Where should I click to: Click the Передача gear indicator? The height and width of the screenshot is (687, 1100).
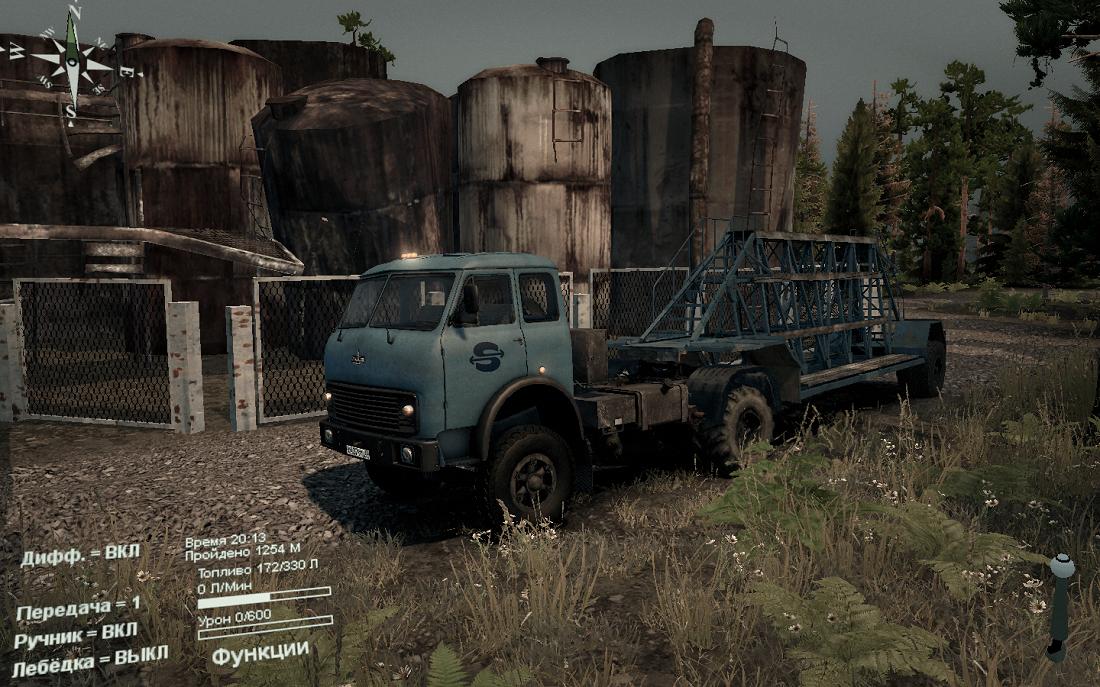pyautogui.click(x=78, y=608)
